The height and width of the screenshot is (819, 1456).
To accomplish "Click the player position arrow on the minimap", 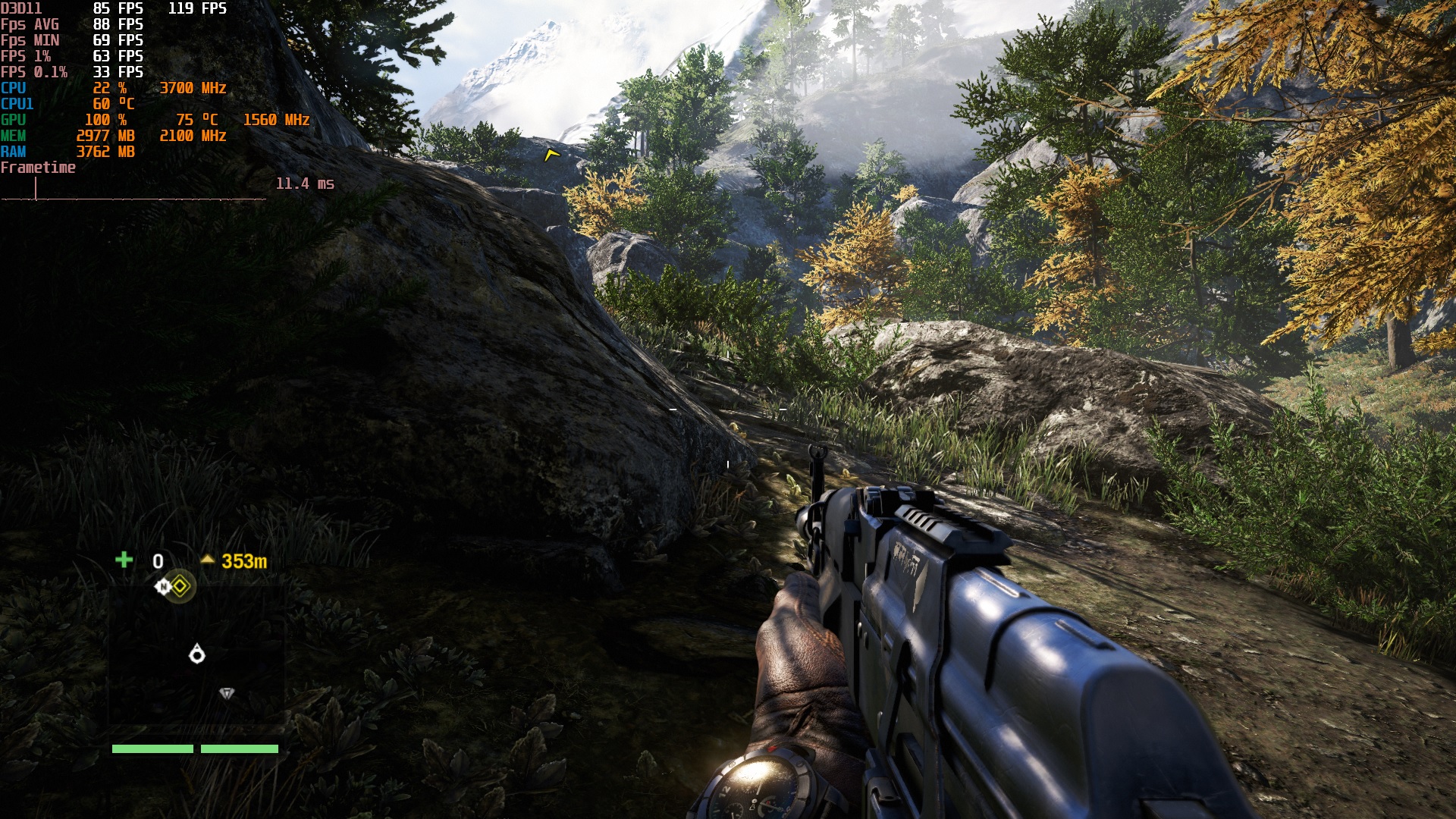I will [197, 654].
